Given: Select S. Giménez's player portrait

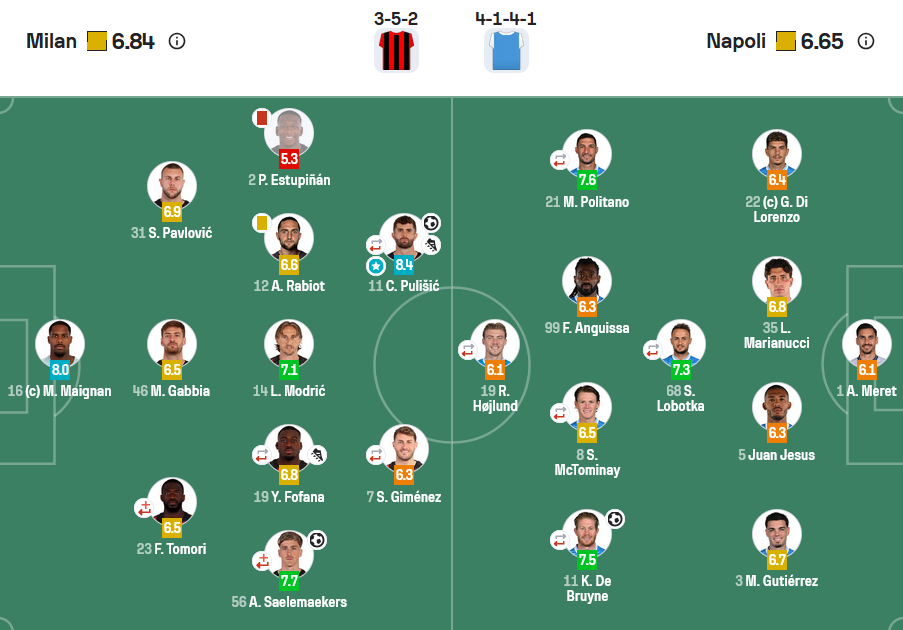Looking at the screenshot, I should 404,450.
